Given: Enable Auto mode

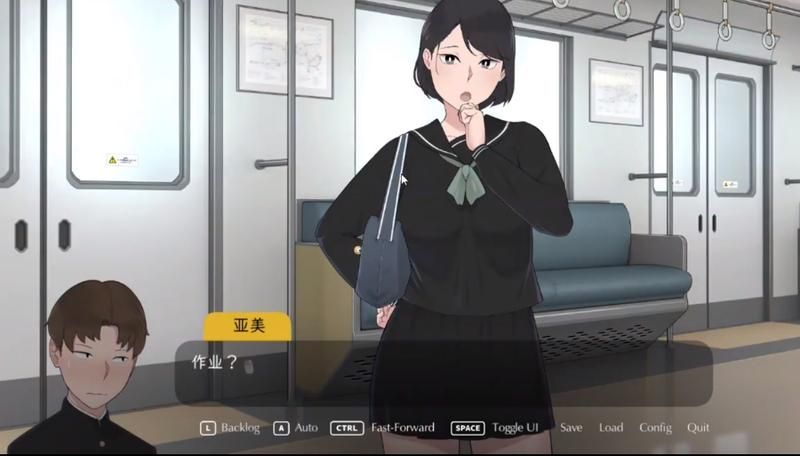Looking at the screenshot, I should click(305, 428).
